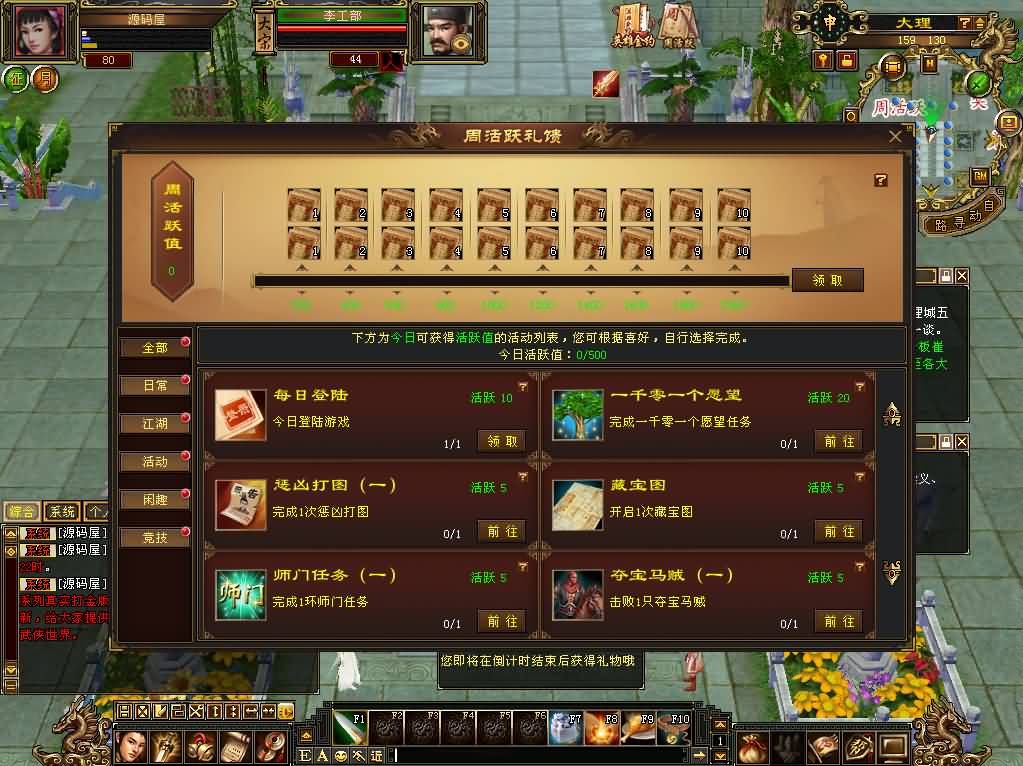
Task: Click 前往 for 藏宝图 task
Action: coord(839,531)
